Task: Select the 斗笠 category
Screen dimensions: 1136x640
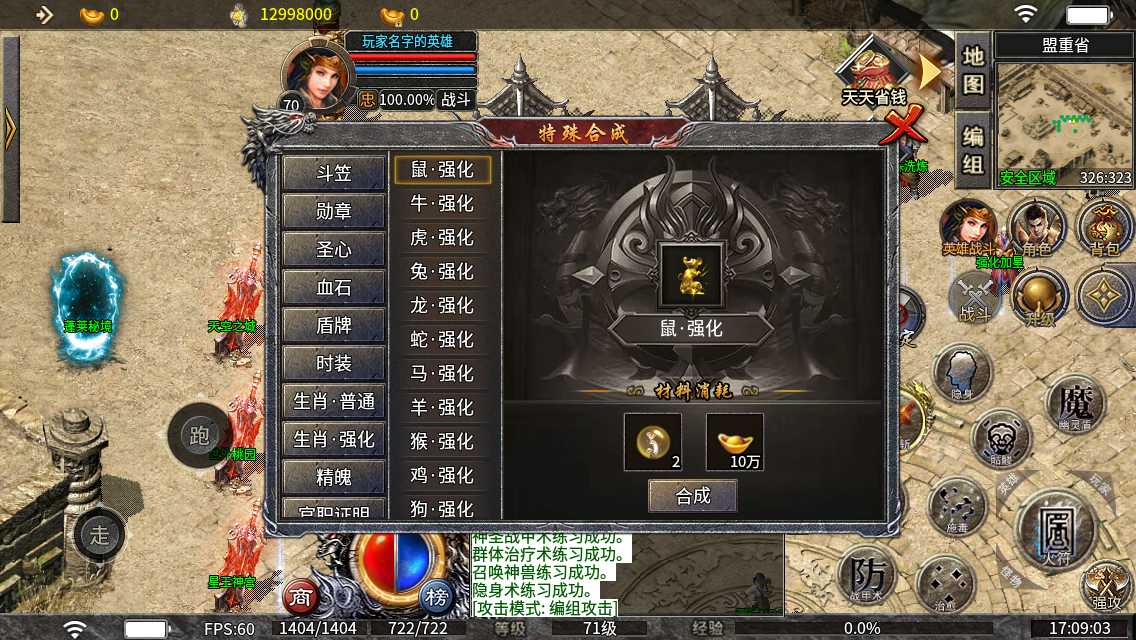Action: pos(334,173)
